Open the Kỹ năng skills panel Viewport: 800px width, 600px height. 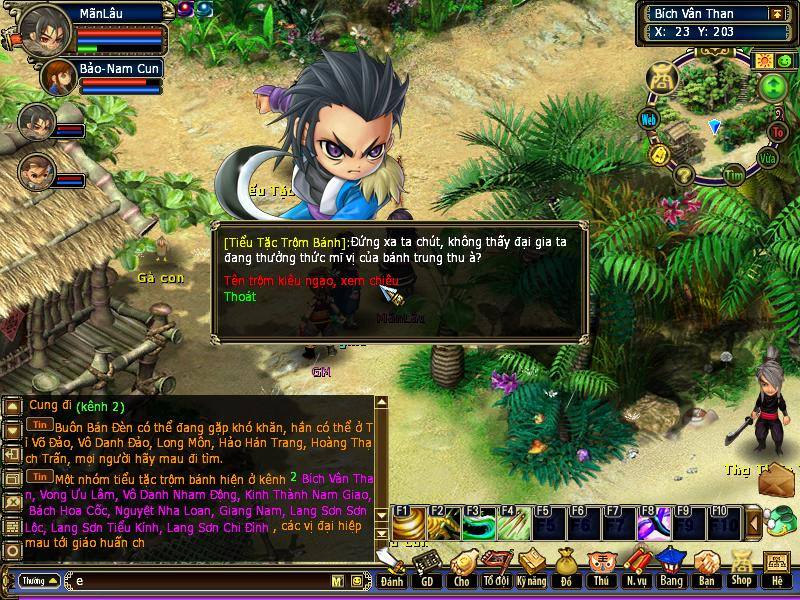530,569
